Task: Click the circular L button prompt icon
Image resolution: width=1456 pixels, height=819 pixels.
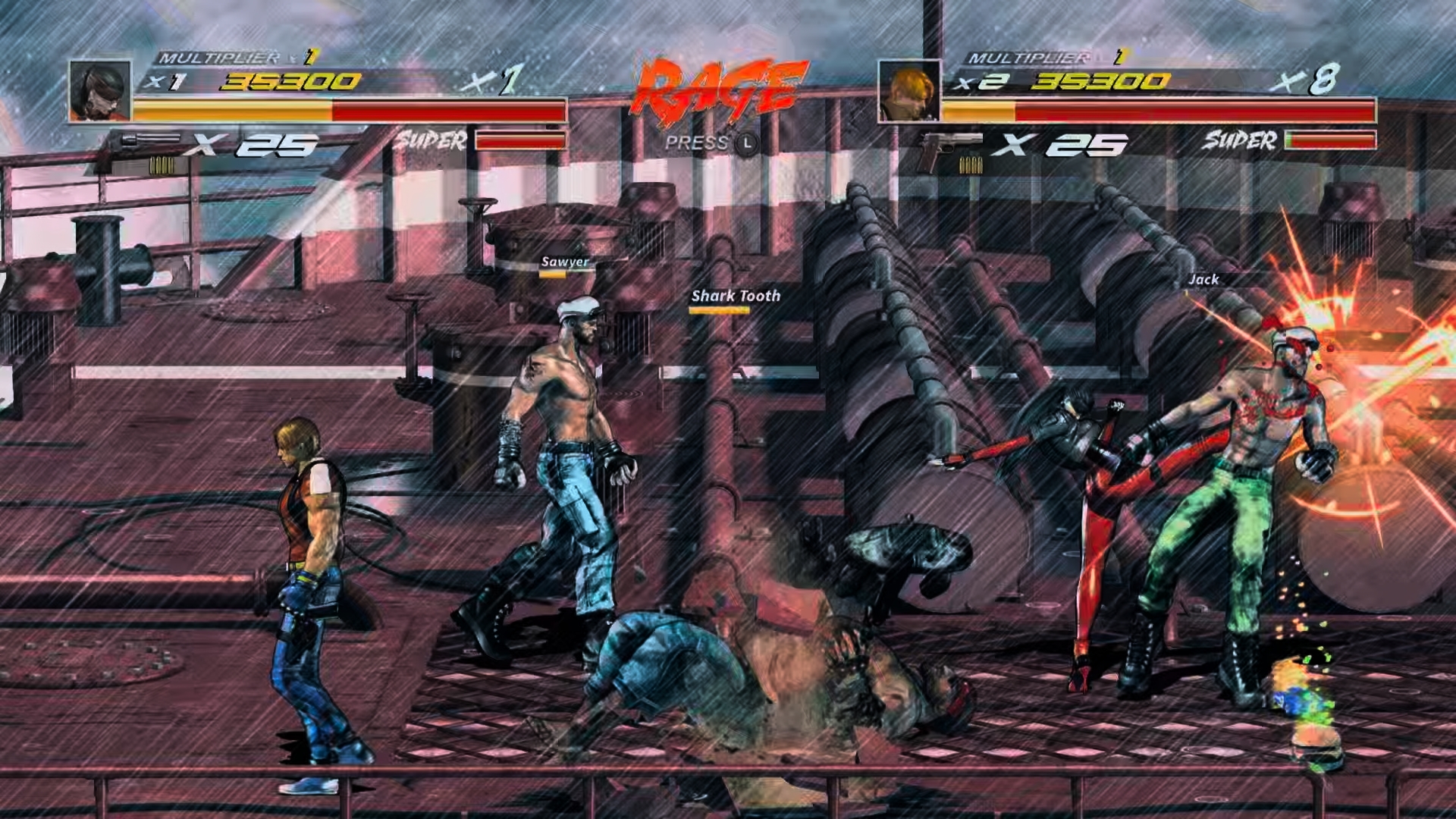Action: (x=747, y=141)
